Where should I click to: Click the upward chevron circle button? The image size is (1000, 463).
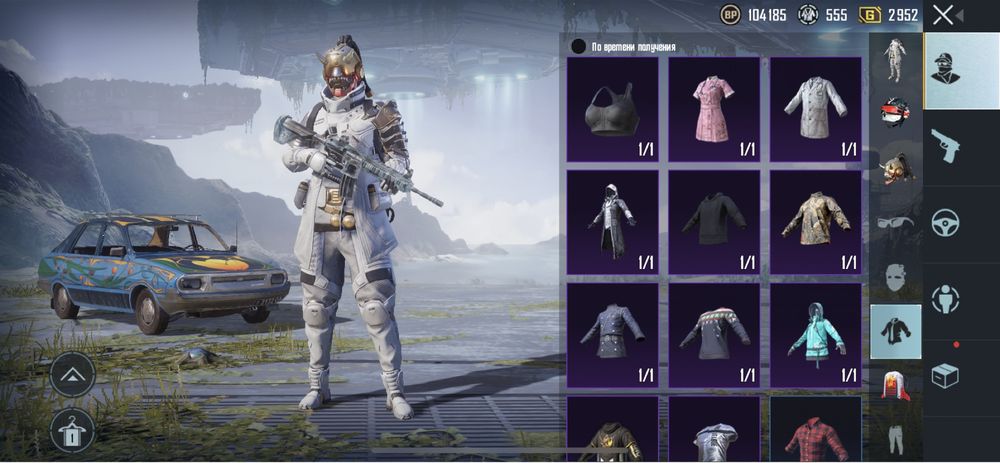pyautogui.click(x=72, y=375)
